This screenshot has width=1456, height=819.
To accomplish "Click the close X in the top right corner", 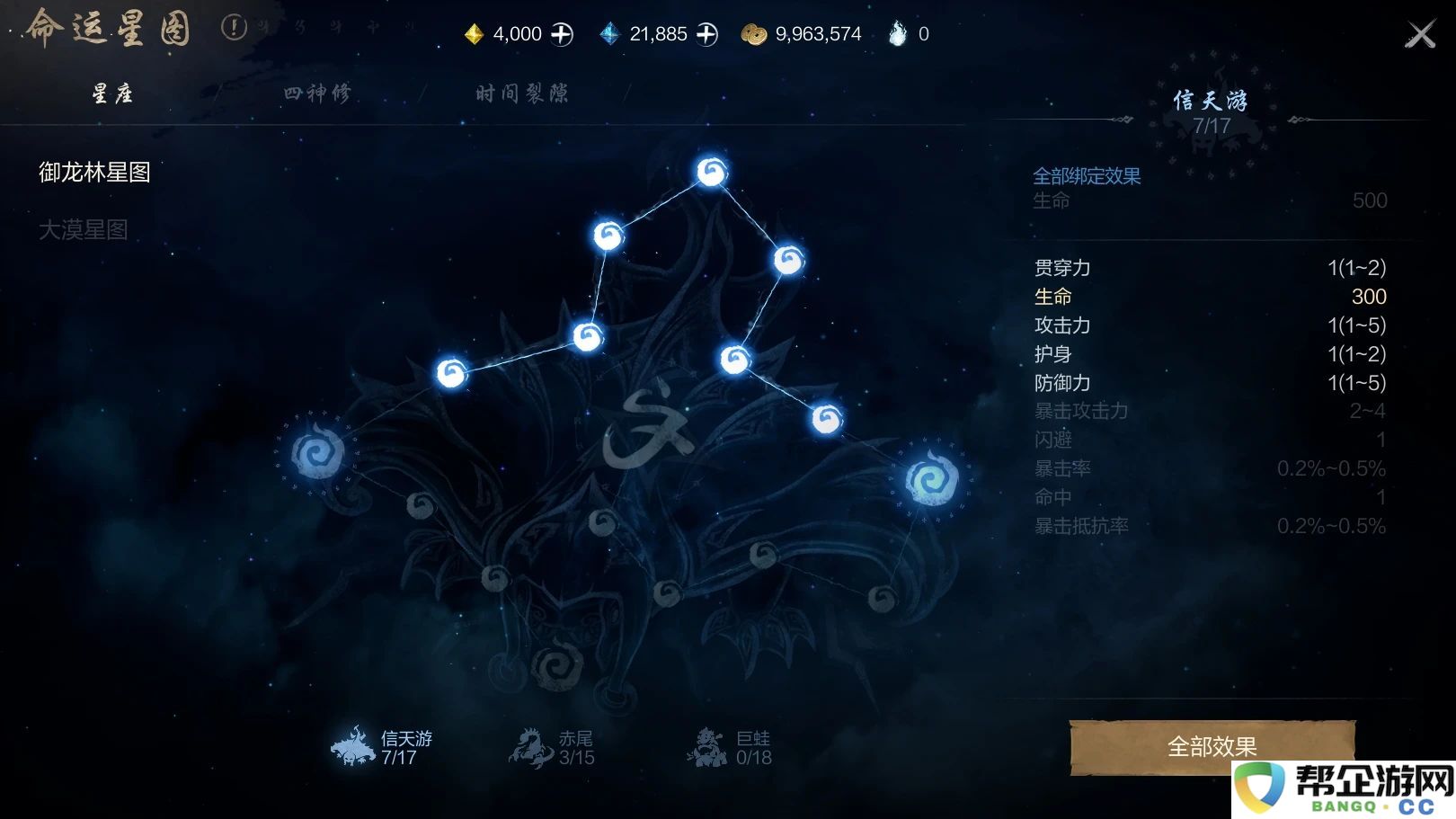I will 1421,32.
